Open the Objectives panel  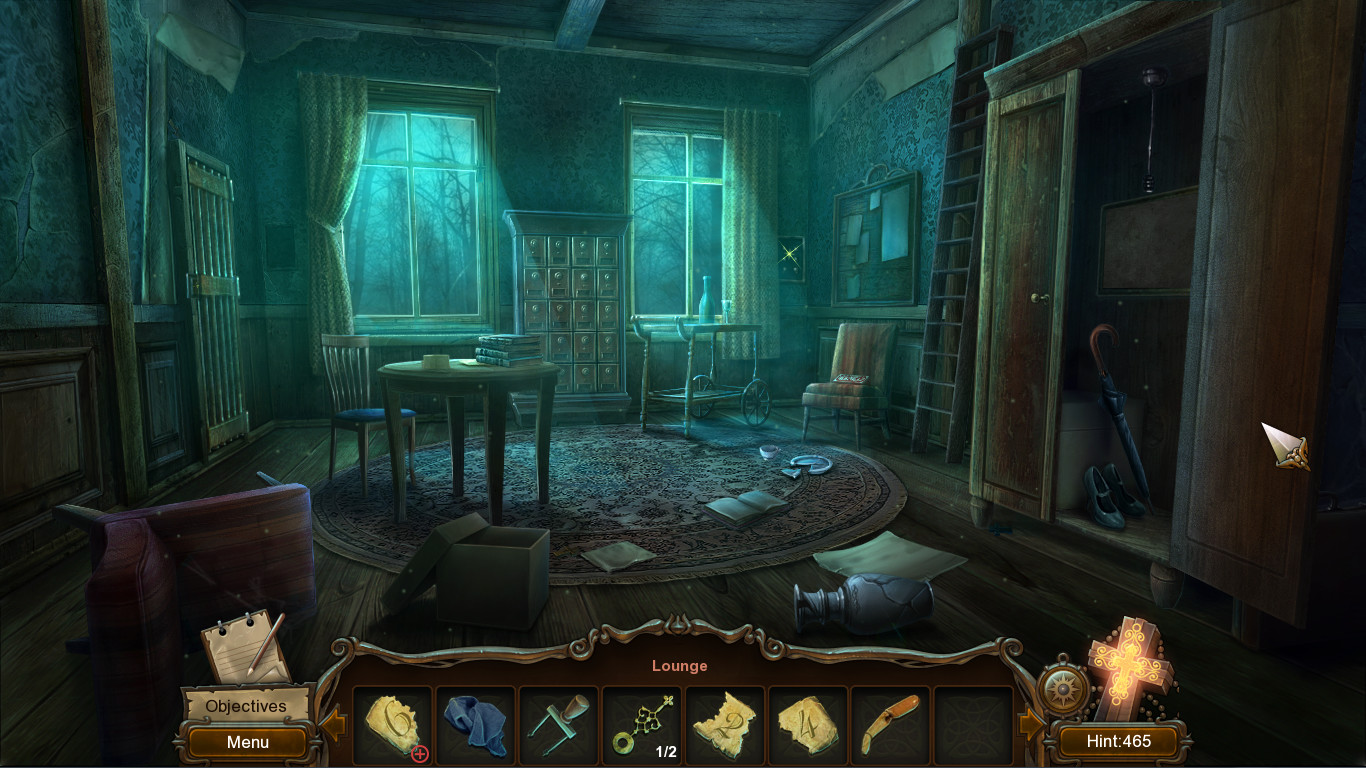pyautogui.click(x=245, y=706)
